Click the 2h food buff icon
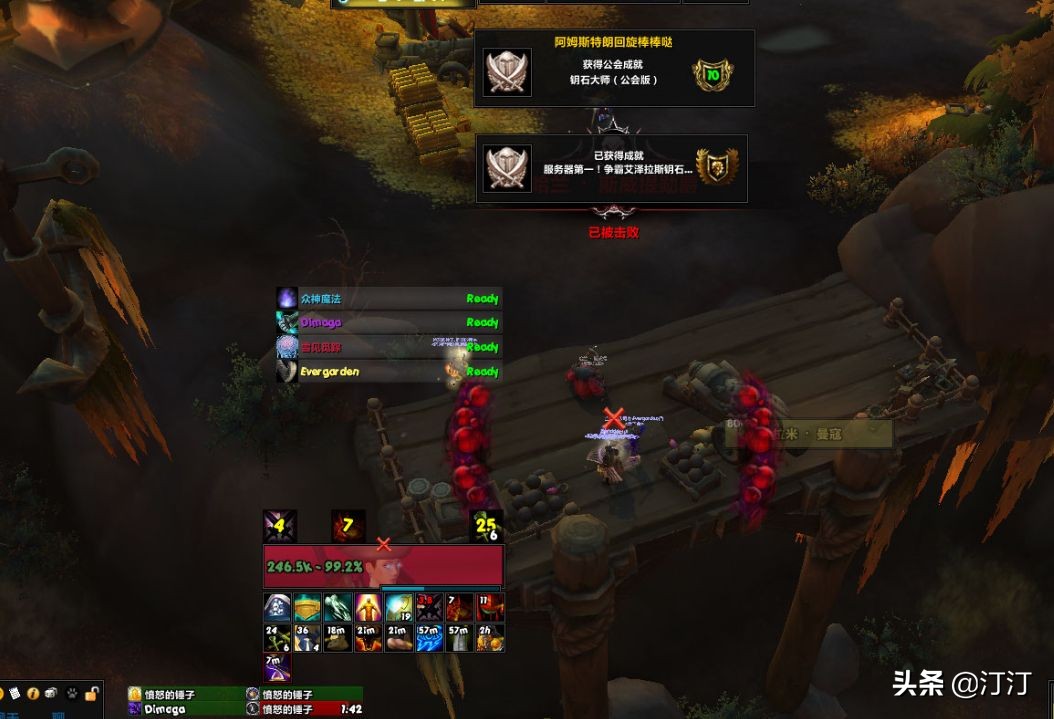The height and width of the screenshot is (719, 1054). [489, 638]
